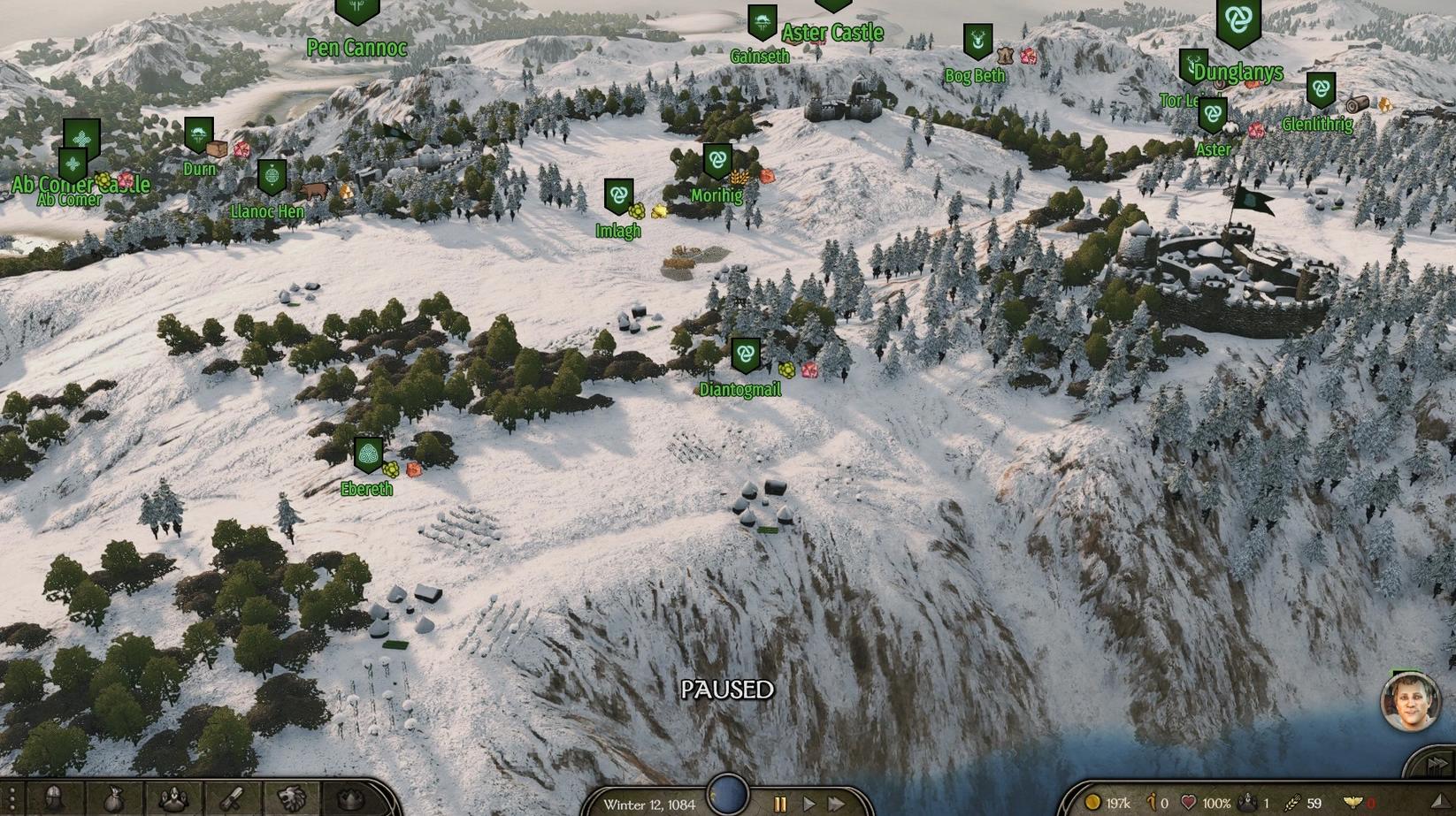Select the Llanoc Hen village marker
The height and width of the screenshot is (816, 1456).
point(272,177)
